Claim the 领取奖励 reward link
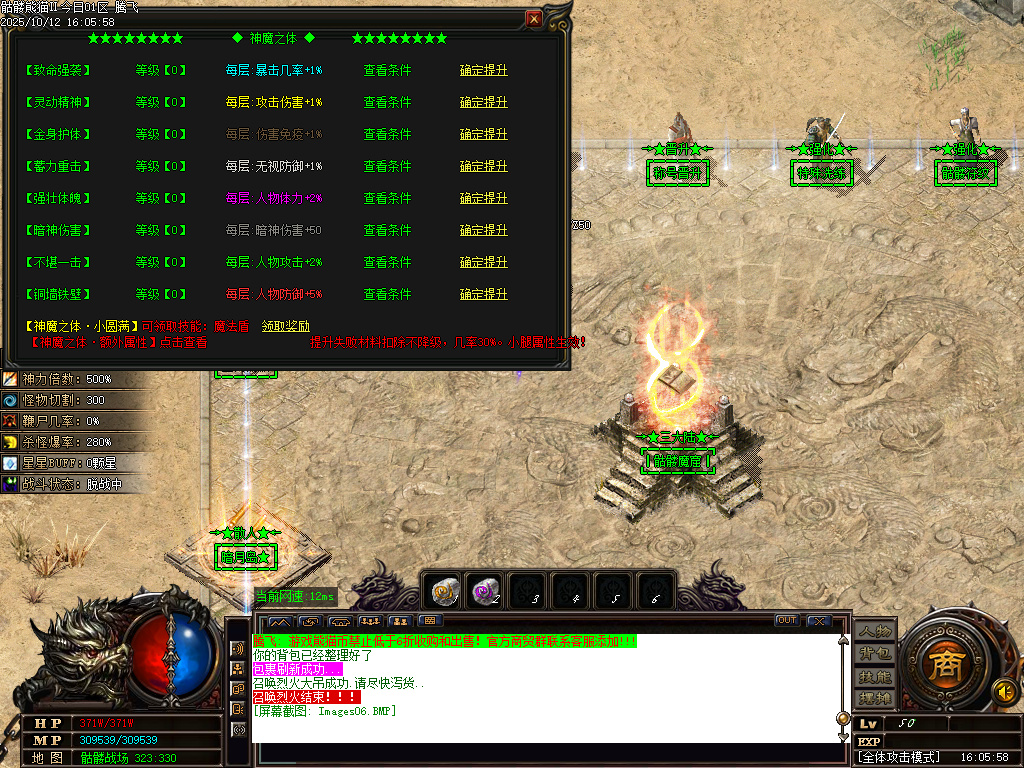The image size is (1024, 768). 286,326
